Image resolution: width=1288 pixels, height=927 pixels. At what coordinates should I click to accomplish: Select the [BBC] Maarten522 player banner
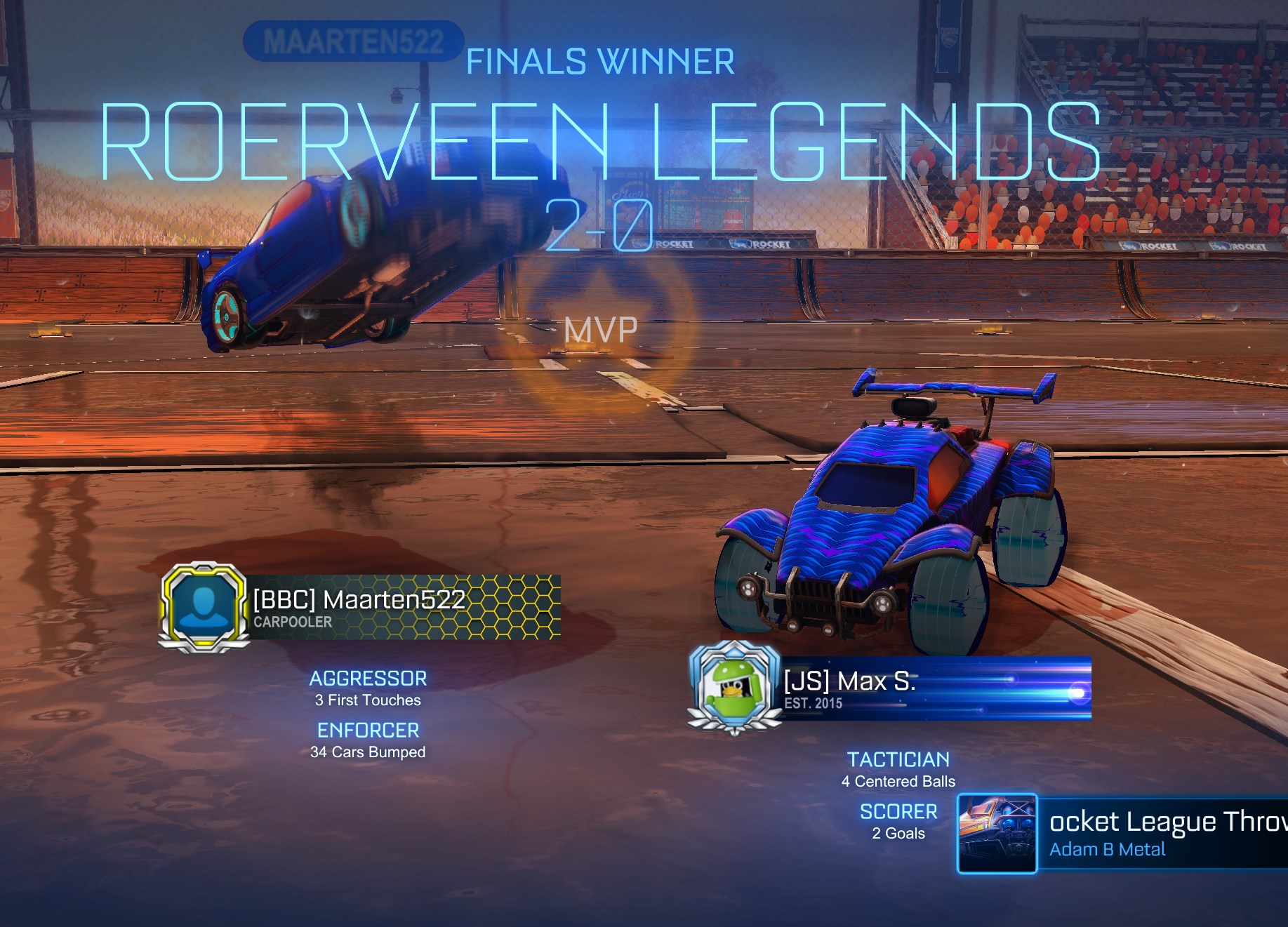click(406, 607)
